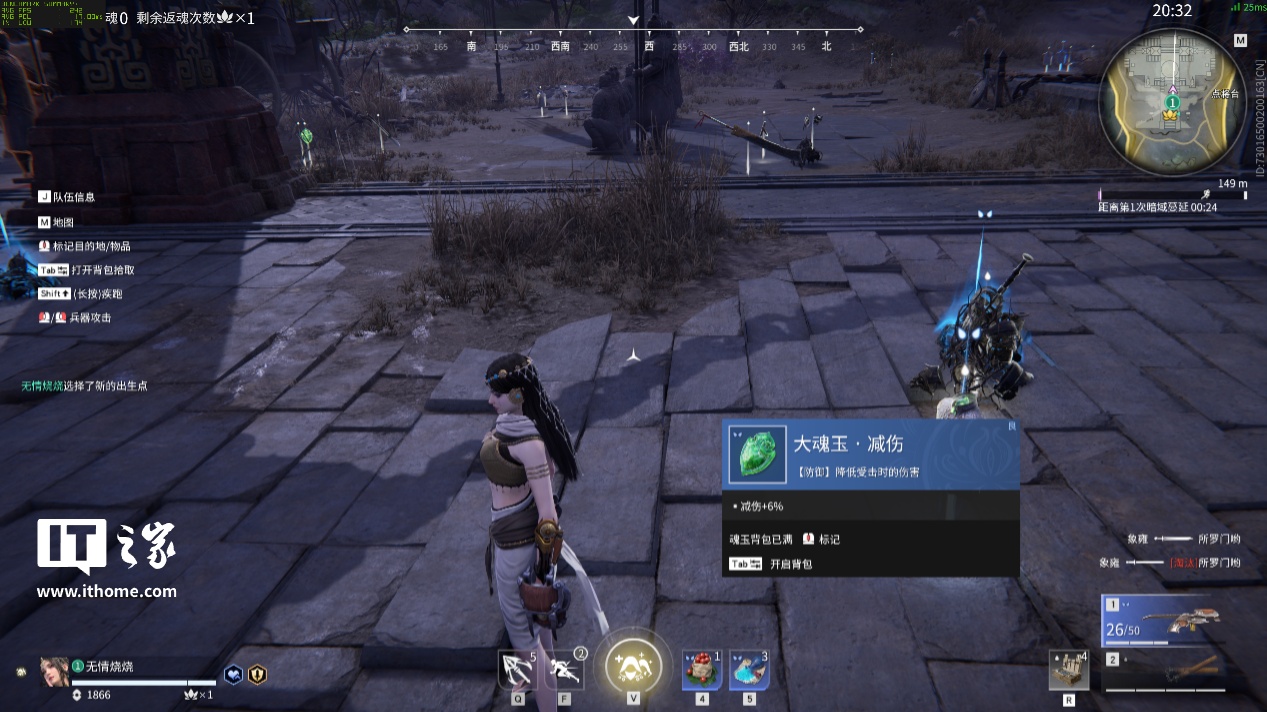Click the blue heart buff icon
This screenshot has width=1267, height=712.
point(232,675)
